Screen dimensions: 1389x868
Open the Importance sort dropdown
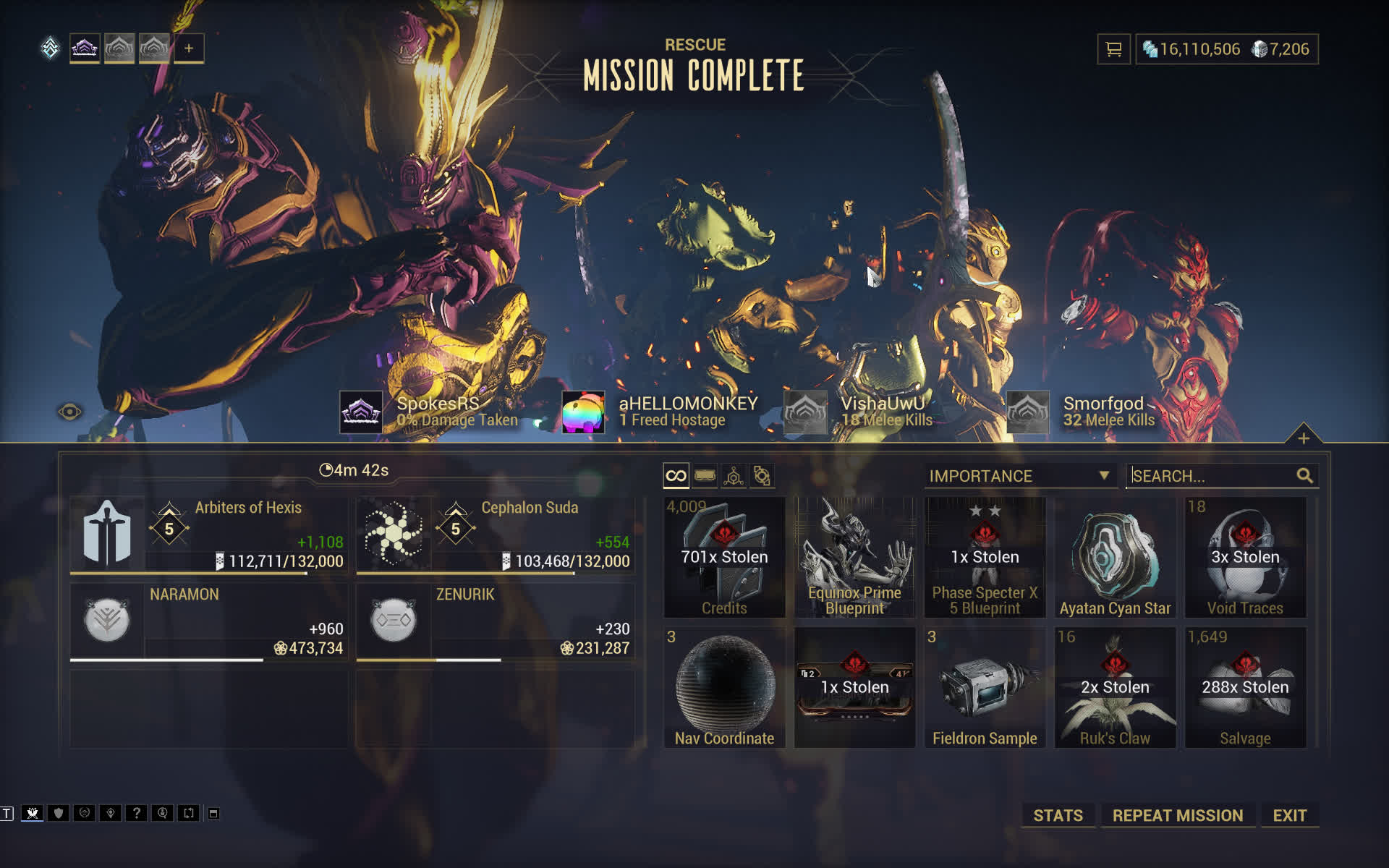(1019, 476)
